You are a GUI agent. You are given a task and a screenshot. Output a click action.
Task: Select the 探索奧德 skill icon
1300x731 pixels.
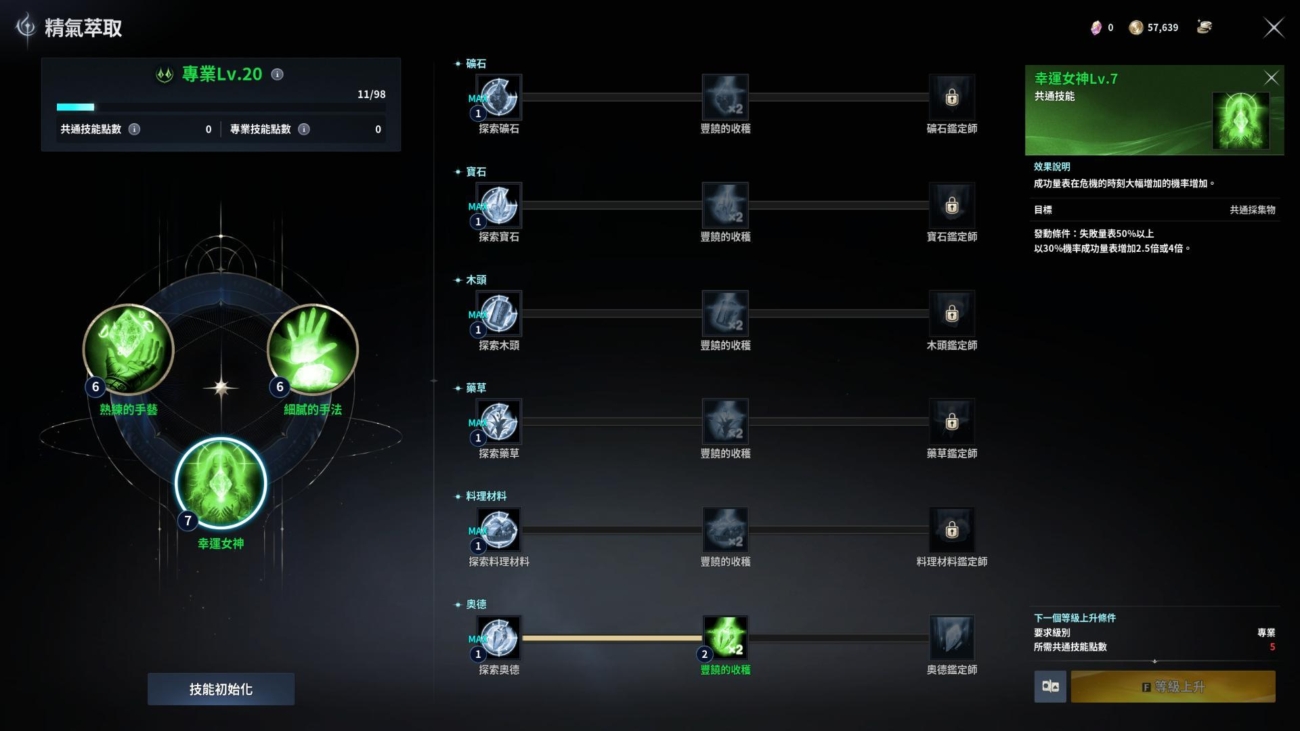point(497,640)
